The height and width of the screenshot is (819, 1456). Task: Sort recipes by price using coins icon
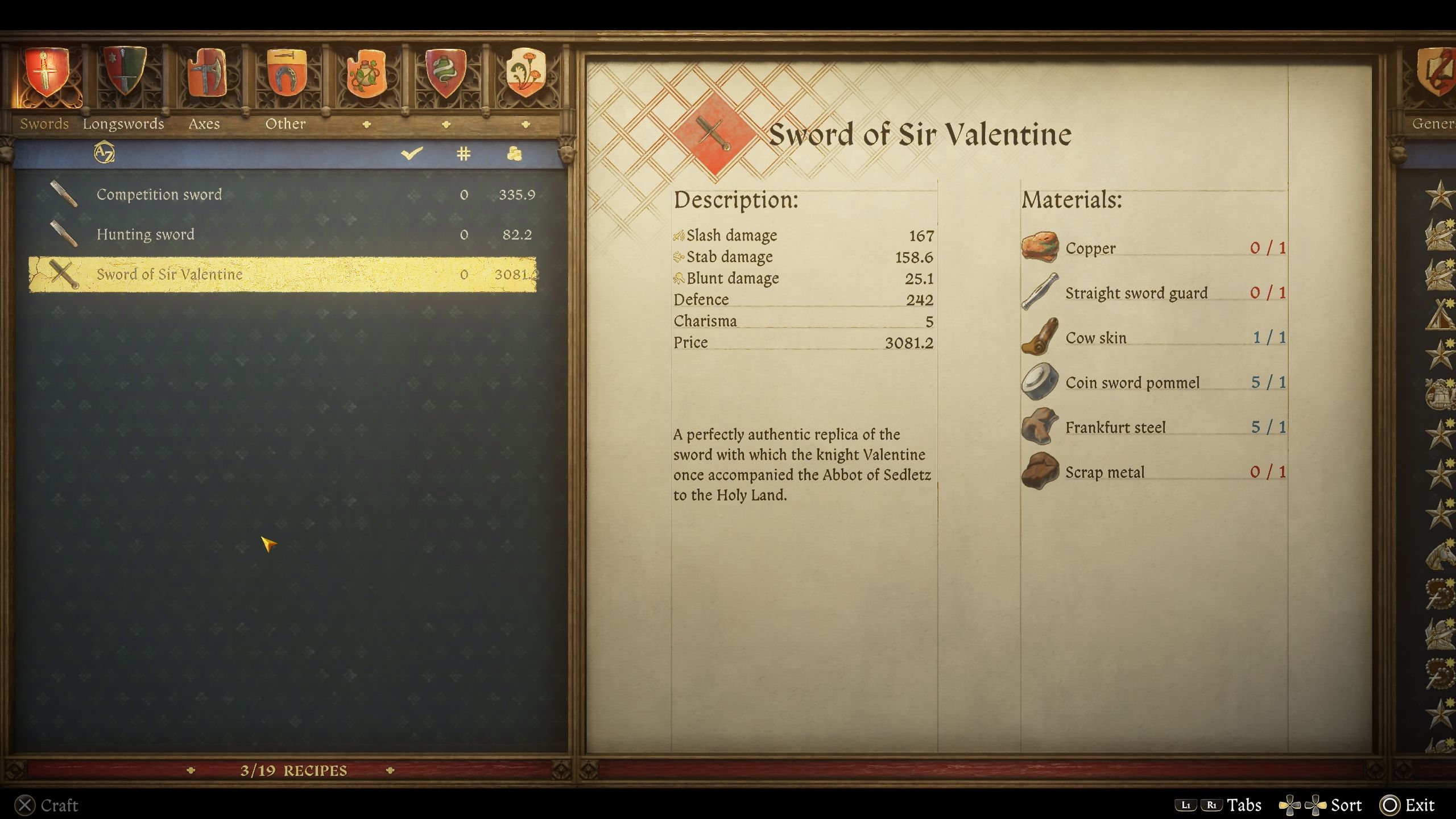tap(515, 152)
